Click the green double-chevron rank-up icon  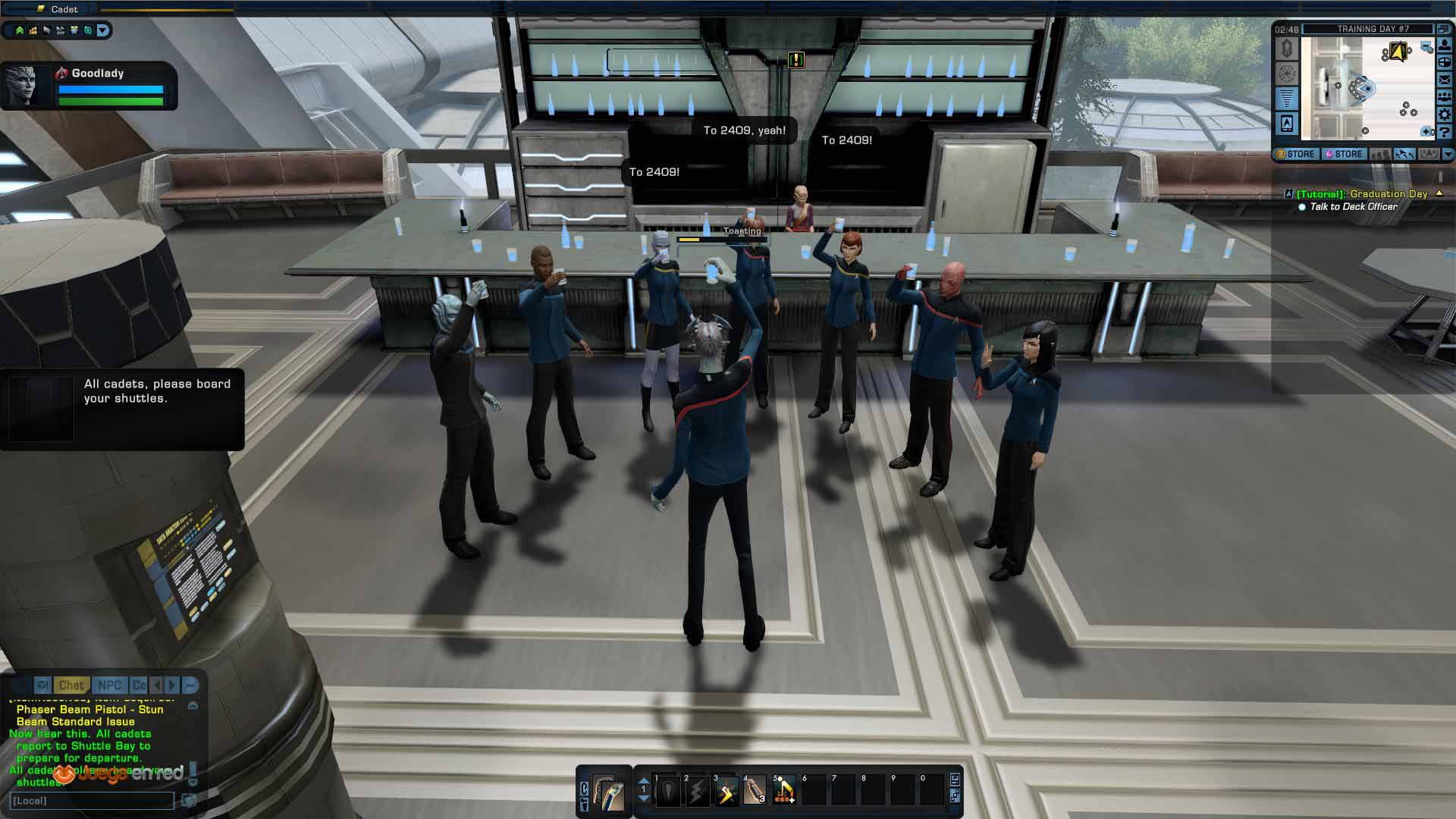tap(20, 30)
